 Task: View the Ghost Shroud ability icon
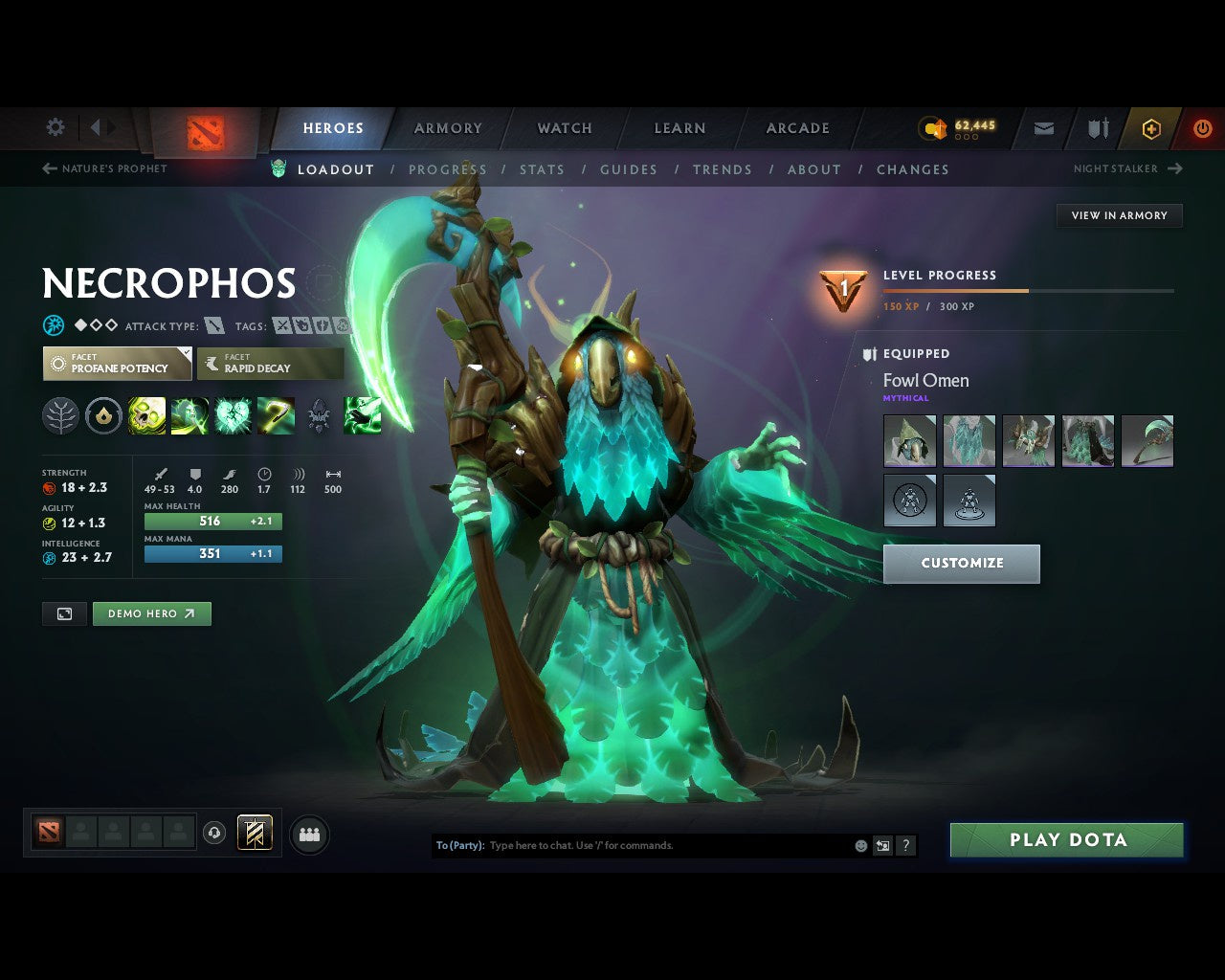(x=189, y=415)
